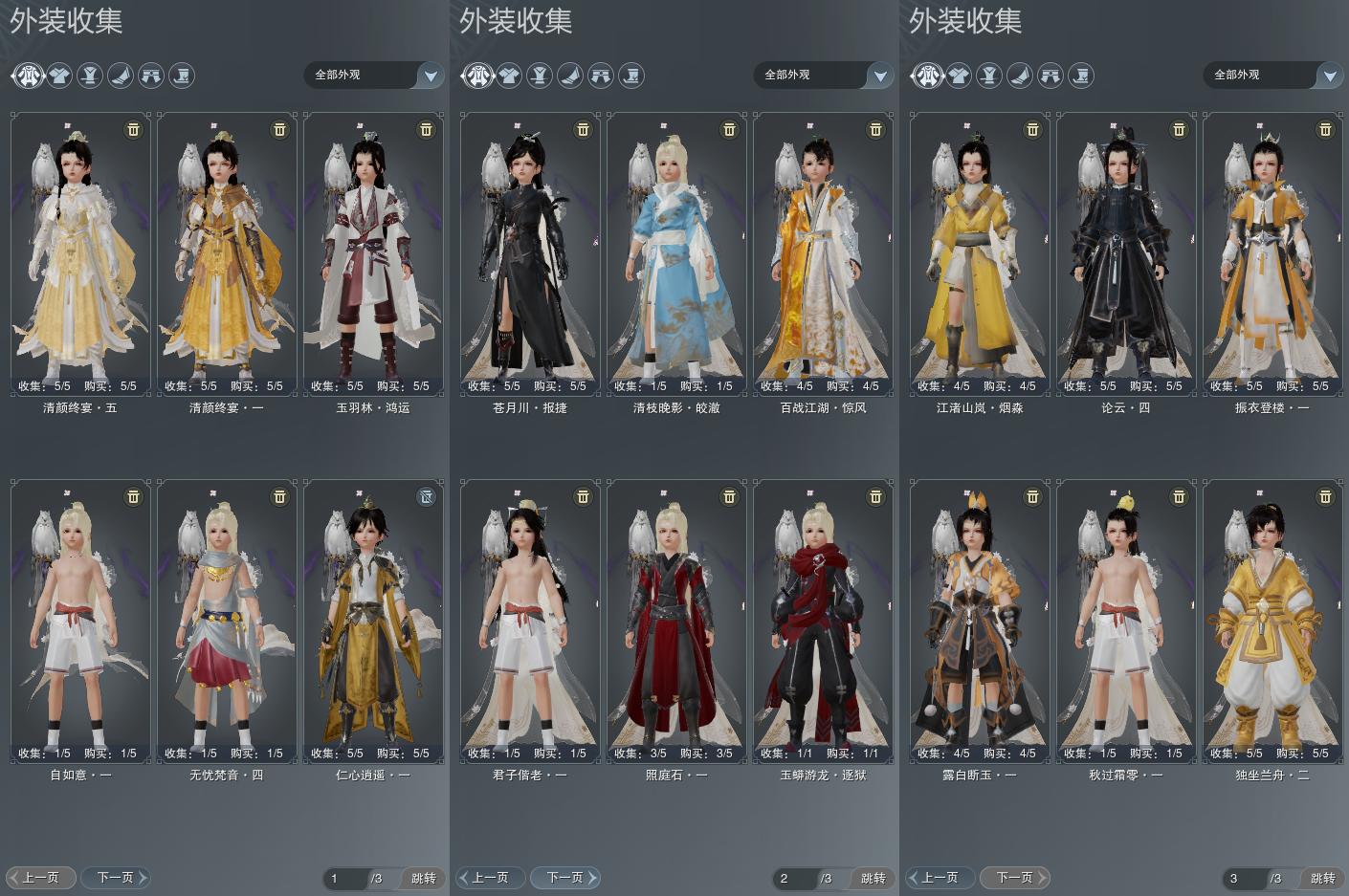
Task: Click the page number field showing 3
Action: coord(1243,878)
